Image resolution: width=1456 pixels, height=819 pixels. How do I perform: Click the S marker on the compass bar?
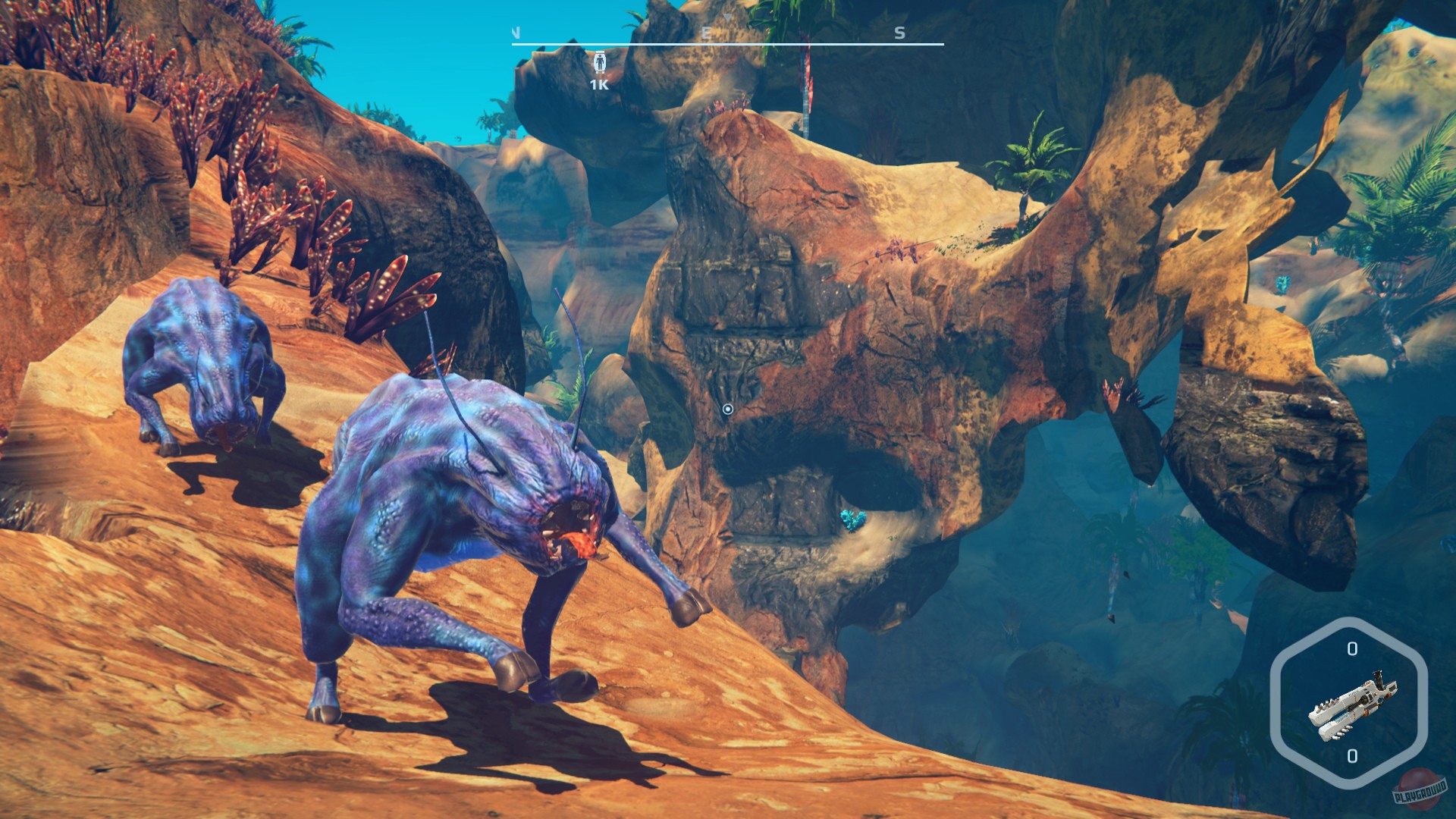click(899, 33)
